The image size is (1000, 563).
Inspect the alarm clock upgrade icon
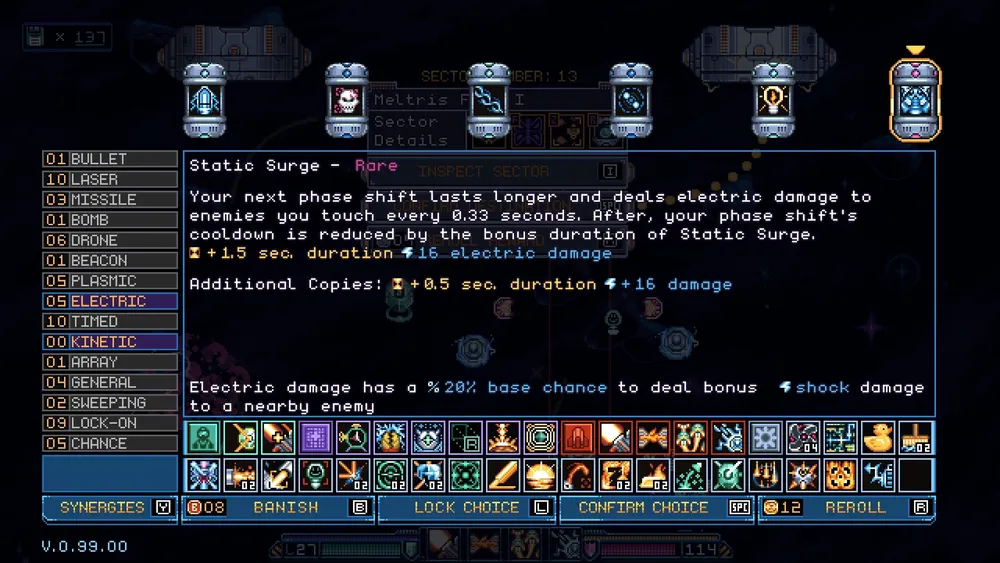[352, 437]
